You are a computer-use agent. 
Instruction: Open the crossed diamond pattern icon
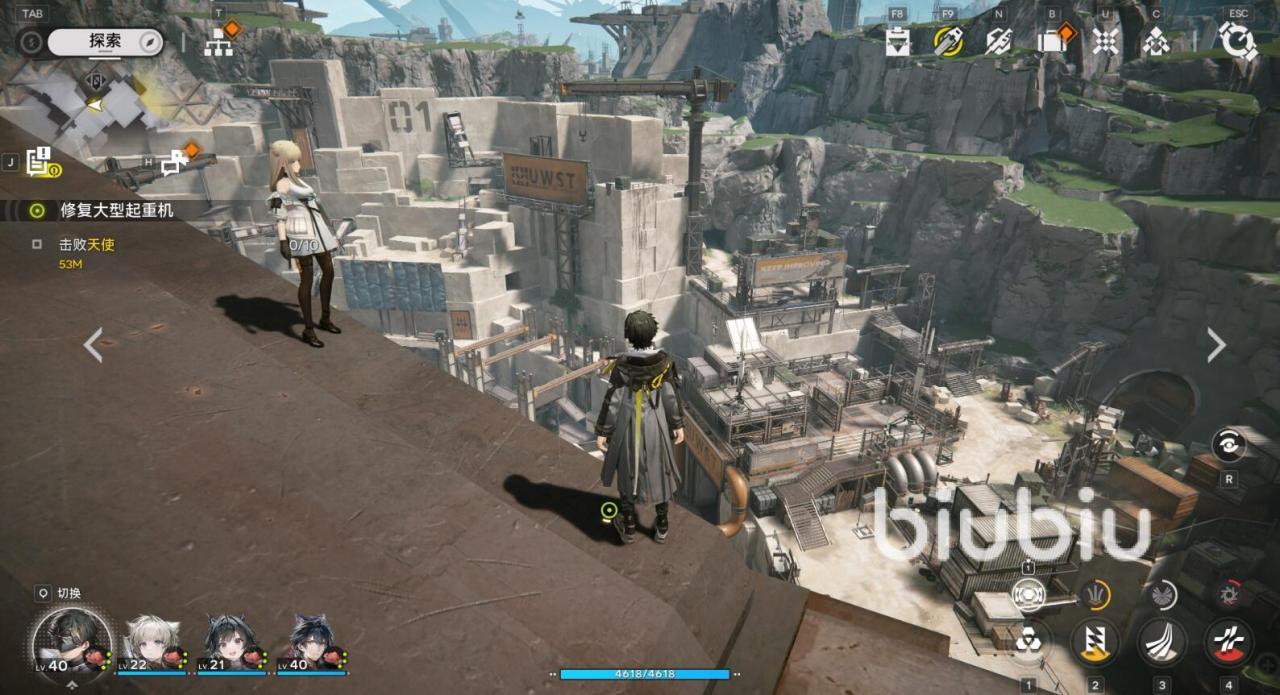click(x=1105, y=41)
